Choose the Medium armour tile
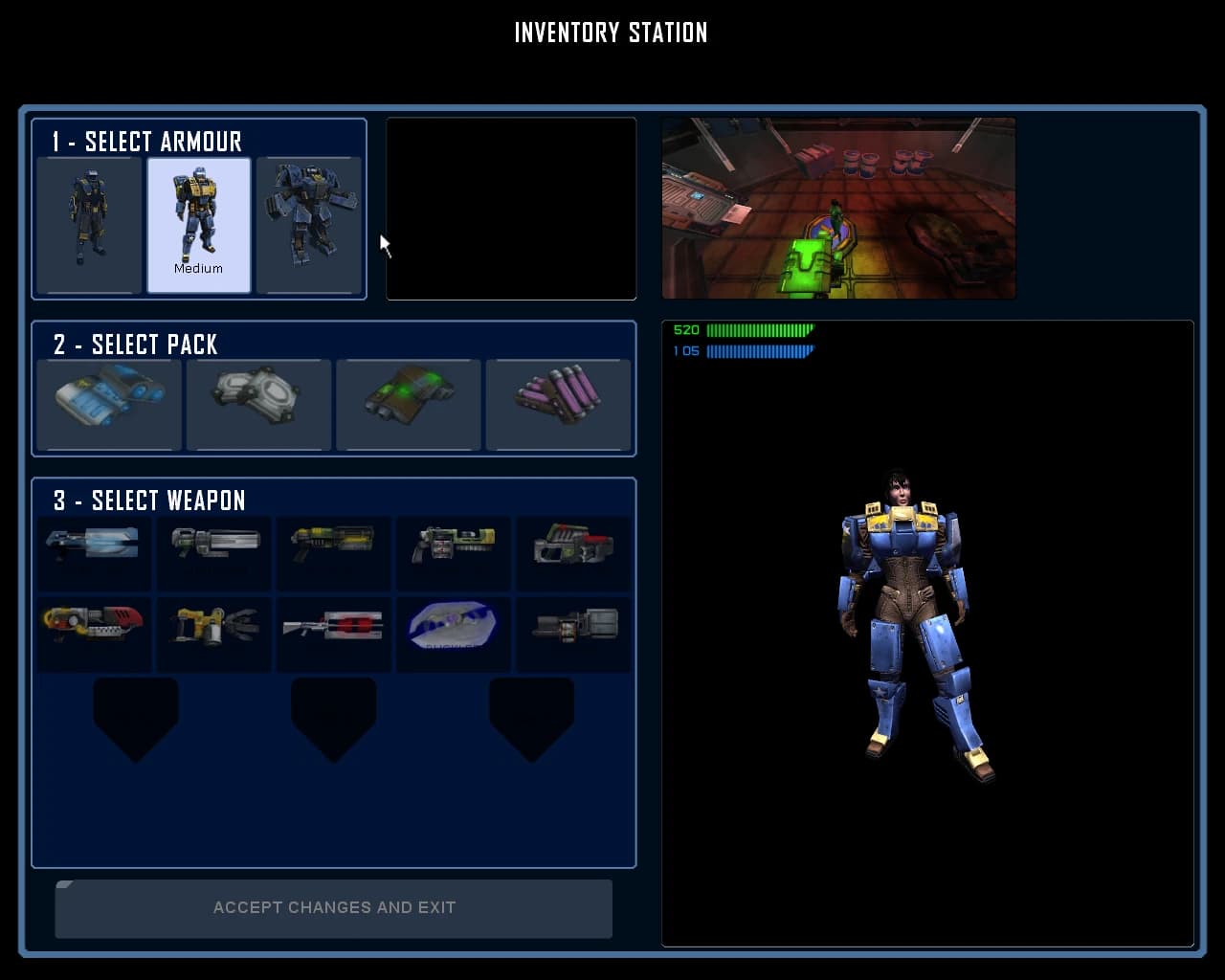Screen dimensions: 1225x980 (199, 224)
